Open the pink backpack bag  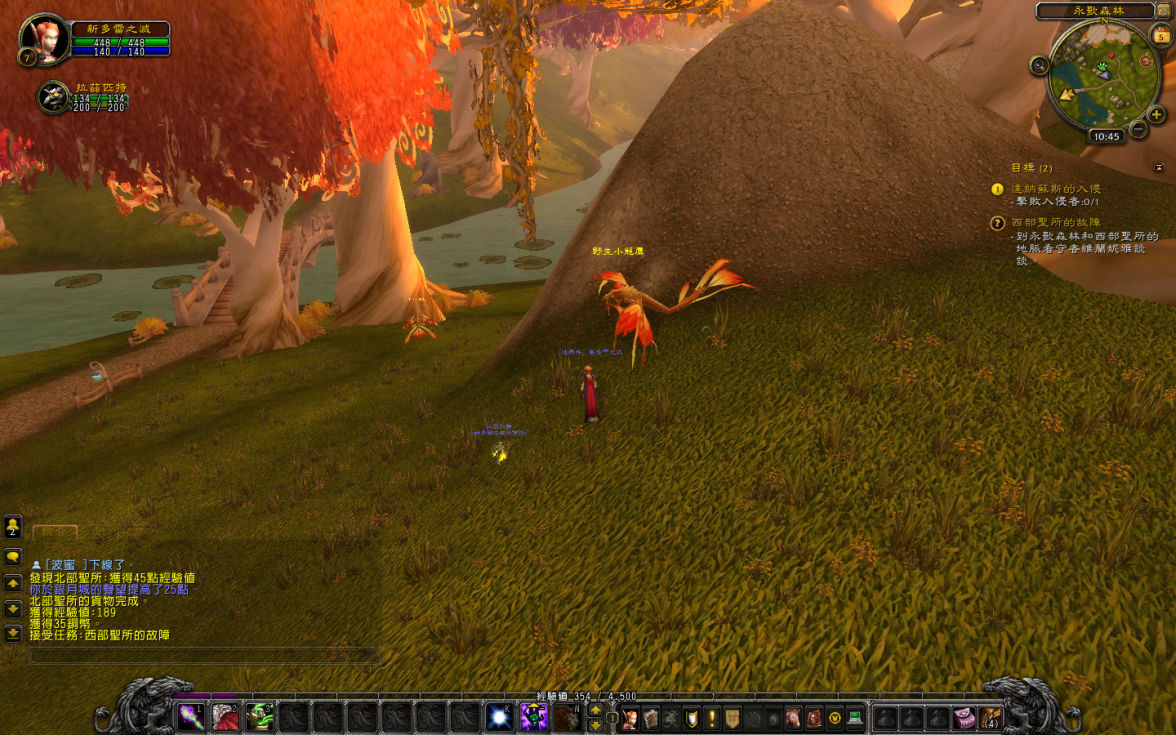point(963,717)
